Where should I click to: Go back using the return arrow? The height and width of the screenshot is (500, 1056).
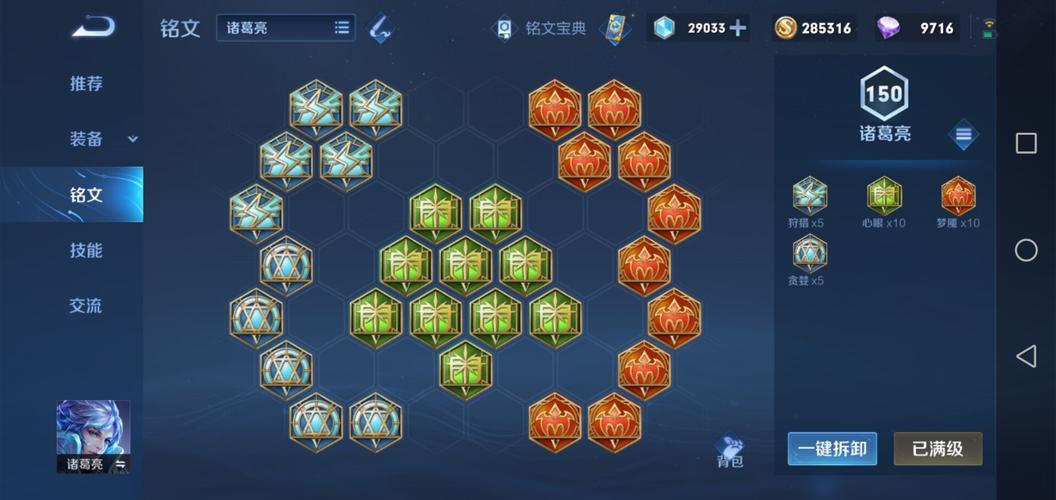93,26
